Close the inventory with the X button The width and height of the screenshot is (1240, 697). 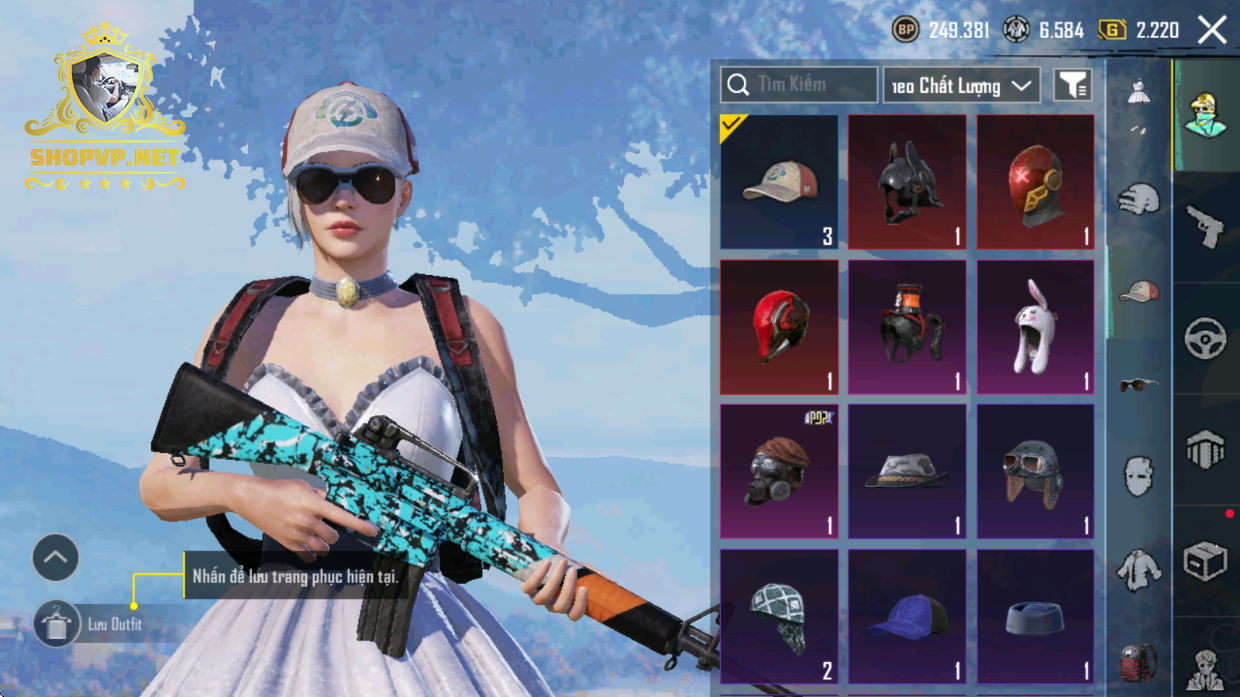pyautogui.click(x=1212, y=30)
